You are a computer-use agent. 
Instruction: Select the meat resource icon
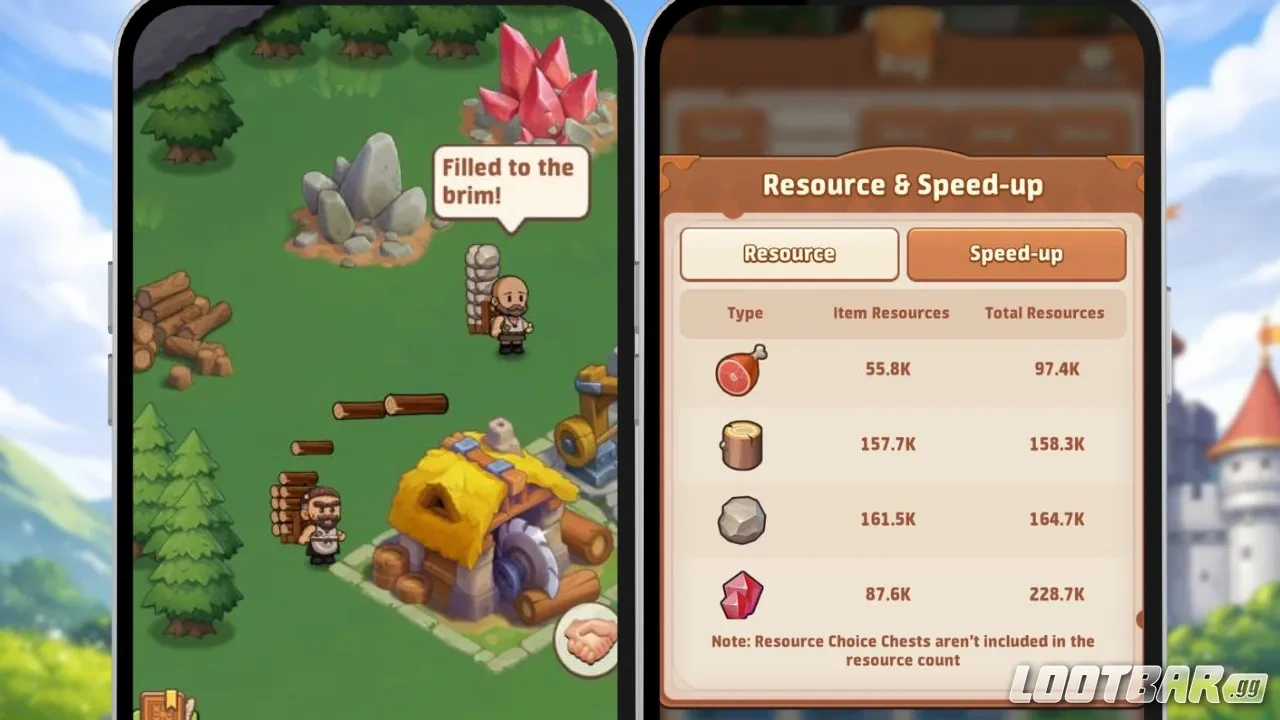tap(740, 369)
